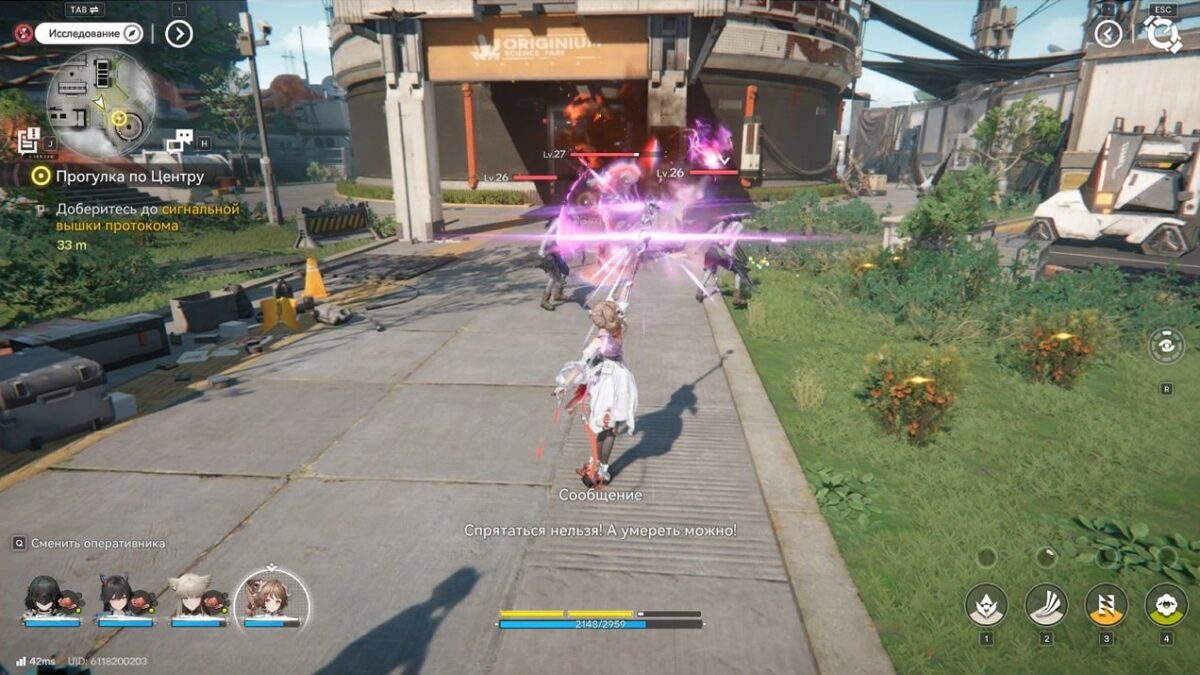The image size is (1200, 675).
Task: Use the green sheep skill icon labeled 4
Action: point(1166,604)
